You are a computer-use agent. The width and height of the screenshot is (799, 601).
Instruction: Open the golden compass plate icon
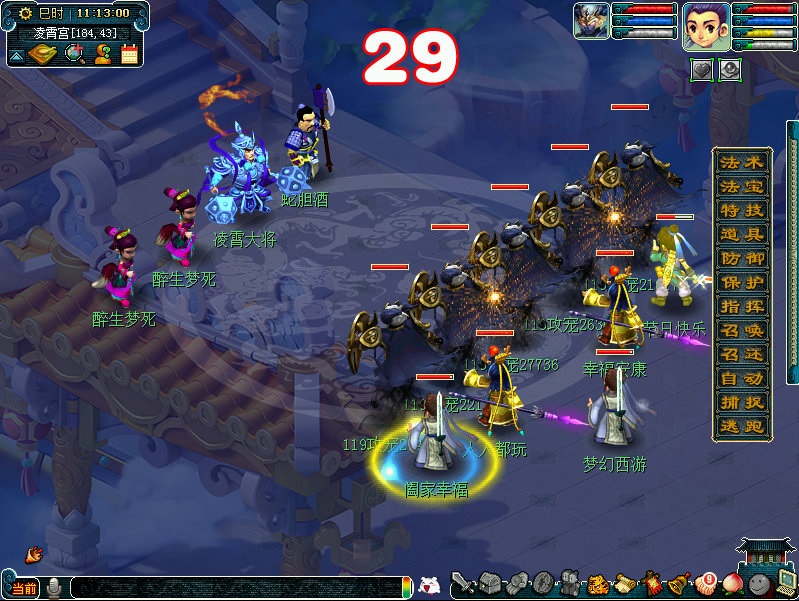point(43,53)
